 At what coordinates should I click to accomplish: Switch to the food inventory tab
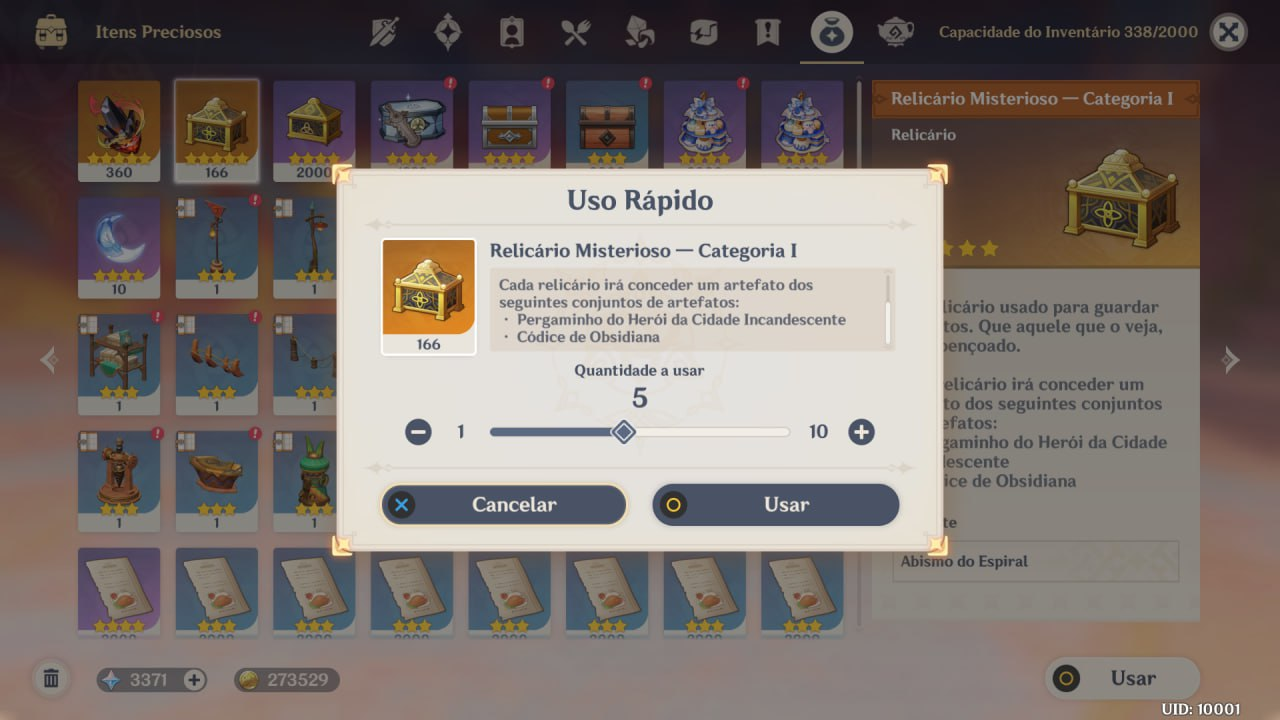click(575, 32)
